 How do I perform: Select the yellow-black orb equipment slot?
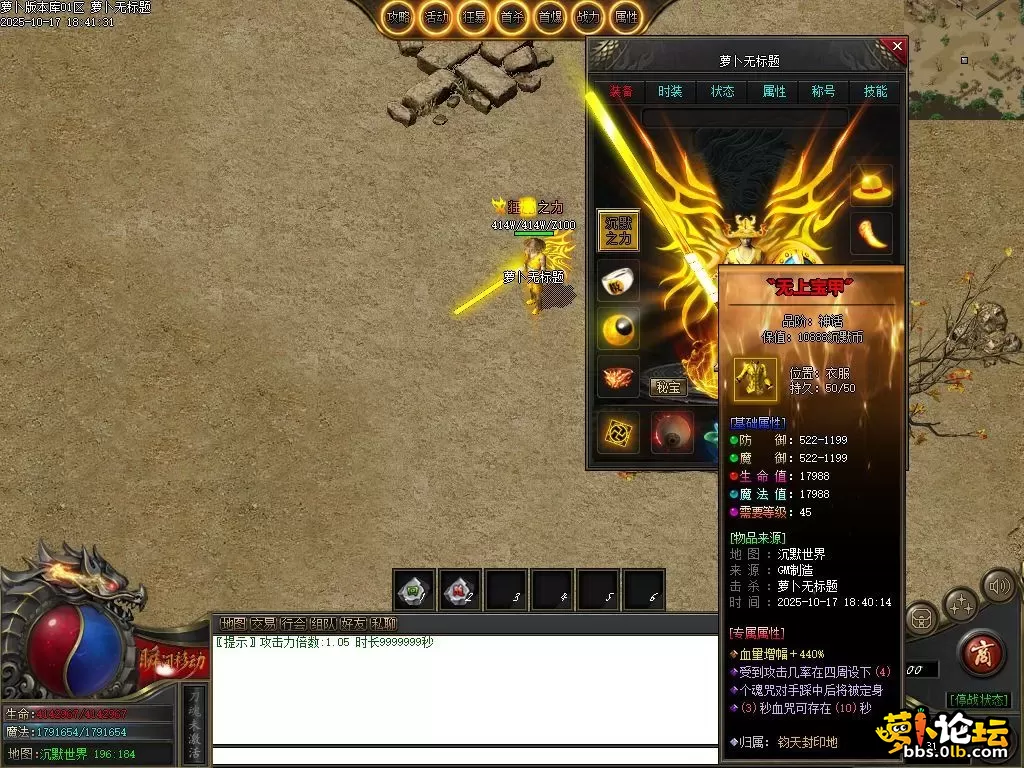tap(618, 329)
